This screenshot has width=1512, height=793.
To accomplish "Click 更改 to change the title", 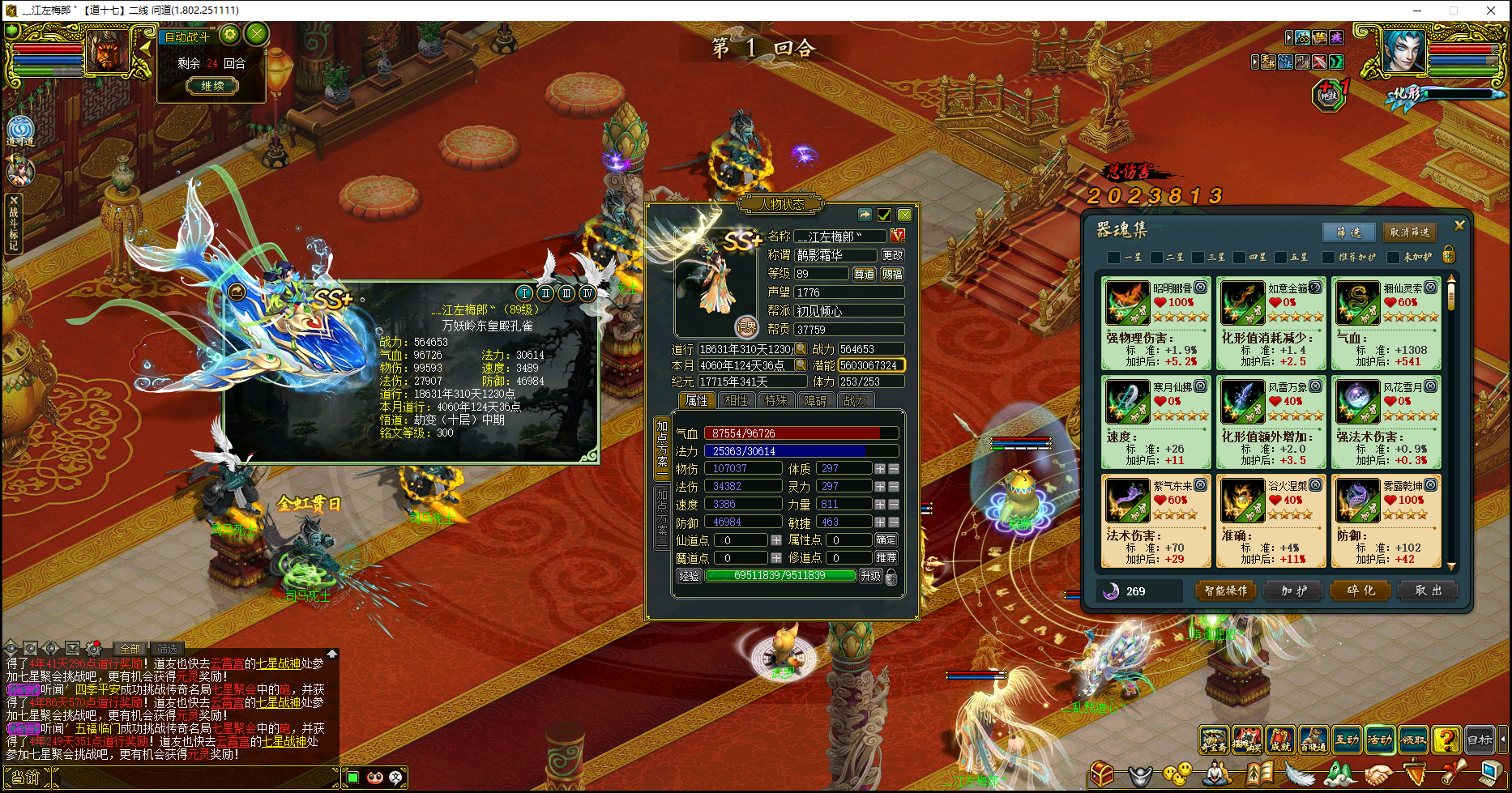I will pyautogui.click(x=892, y=255).
